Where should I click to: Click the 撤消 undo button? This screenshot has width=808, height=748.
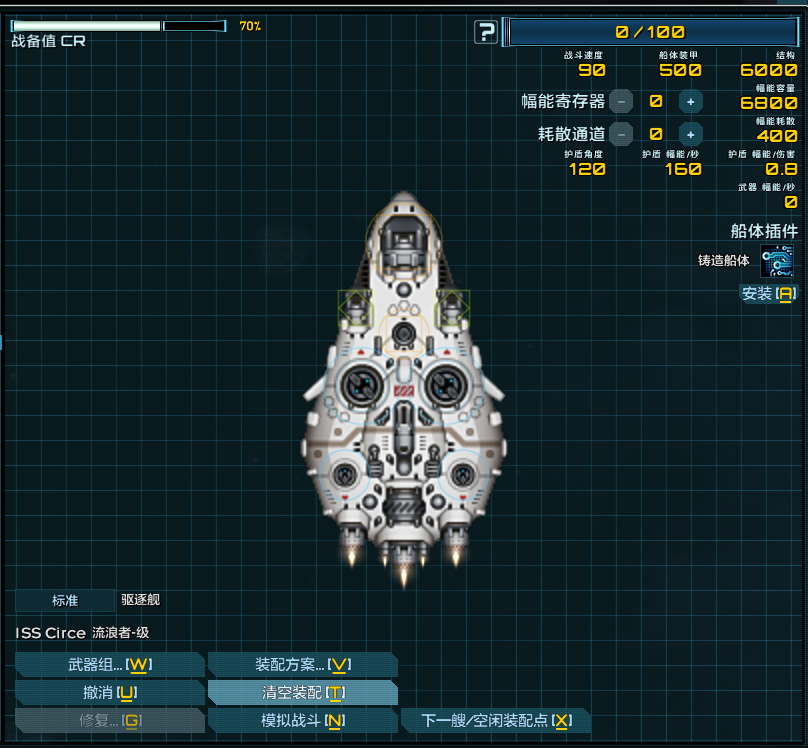point(110,692)
